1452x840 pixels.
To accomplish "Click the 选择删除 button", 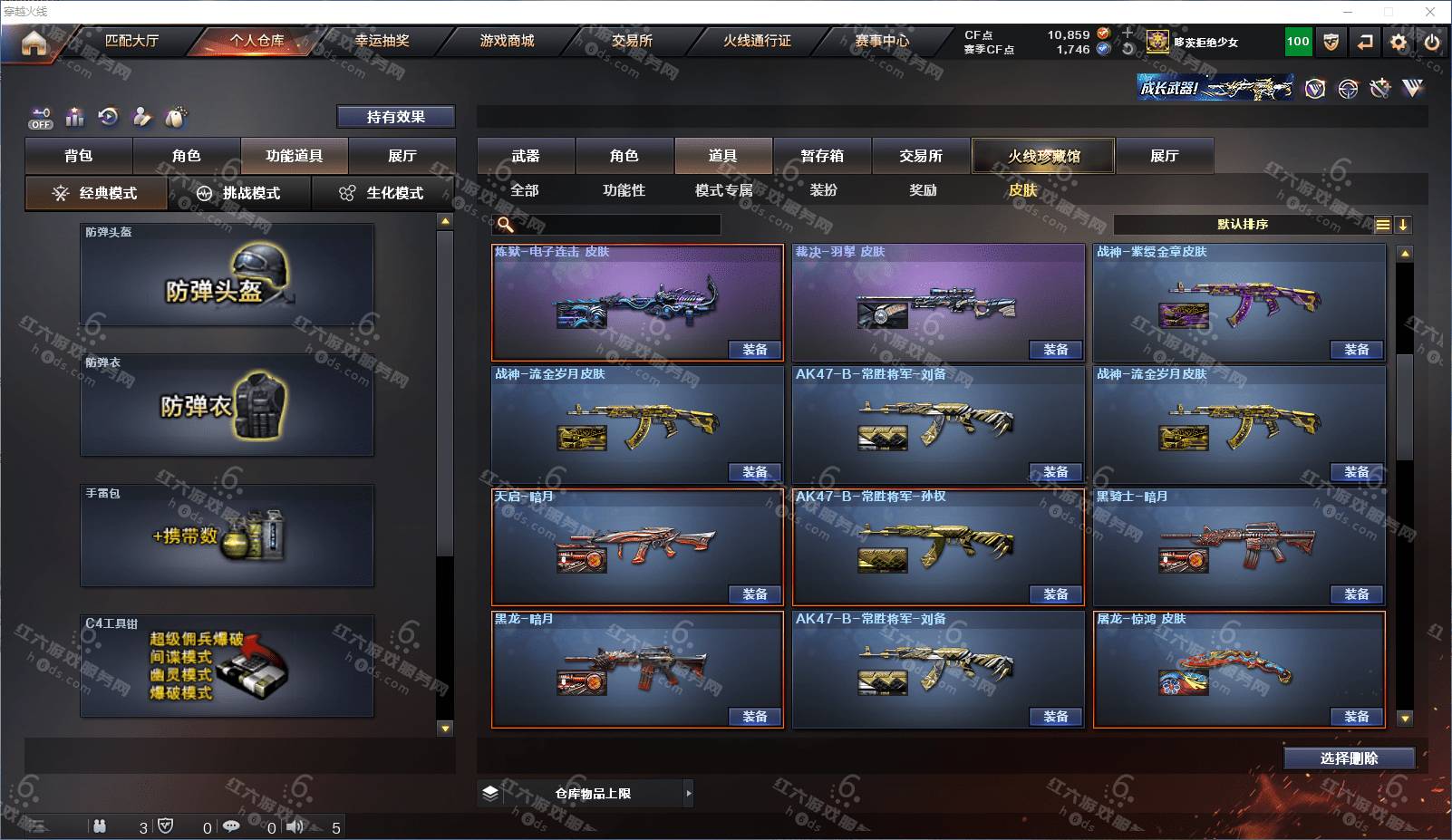I will tap(1349, 758).
